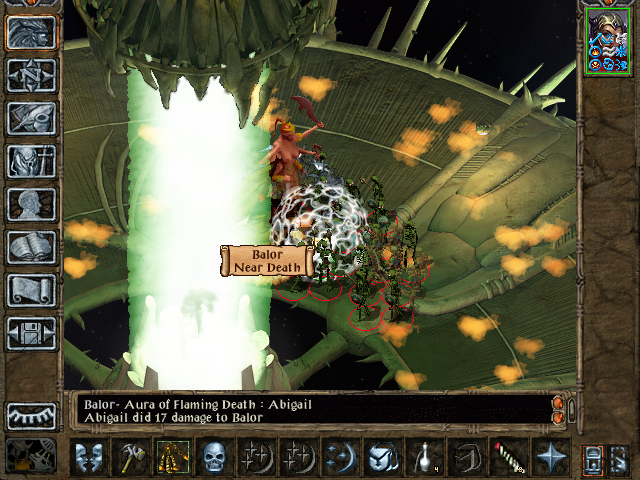Click the return-to-game button atop the sidebar
Screen dimensions: 640x480
(31, 32)
